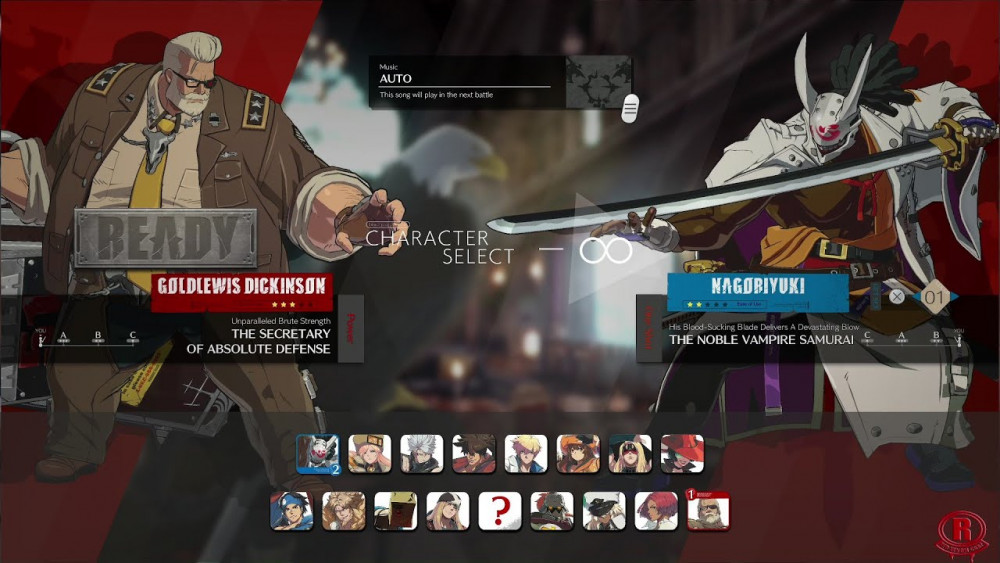
Task: Pick Leo Whitefang from the roster
Action: click(x=343, y=510)
